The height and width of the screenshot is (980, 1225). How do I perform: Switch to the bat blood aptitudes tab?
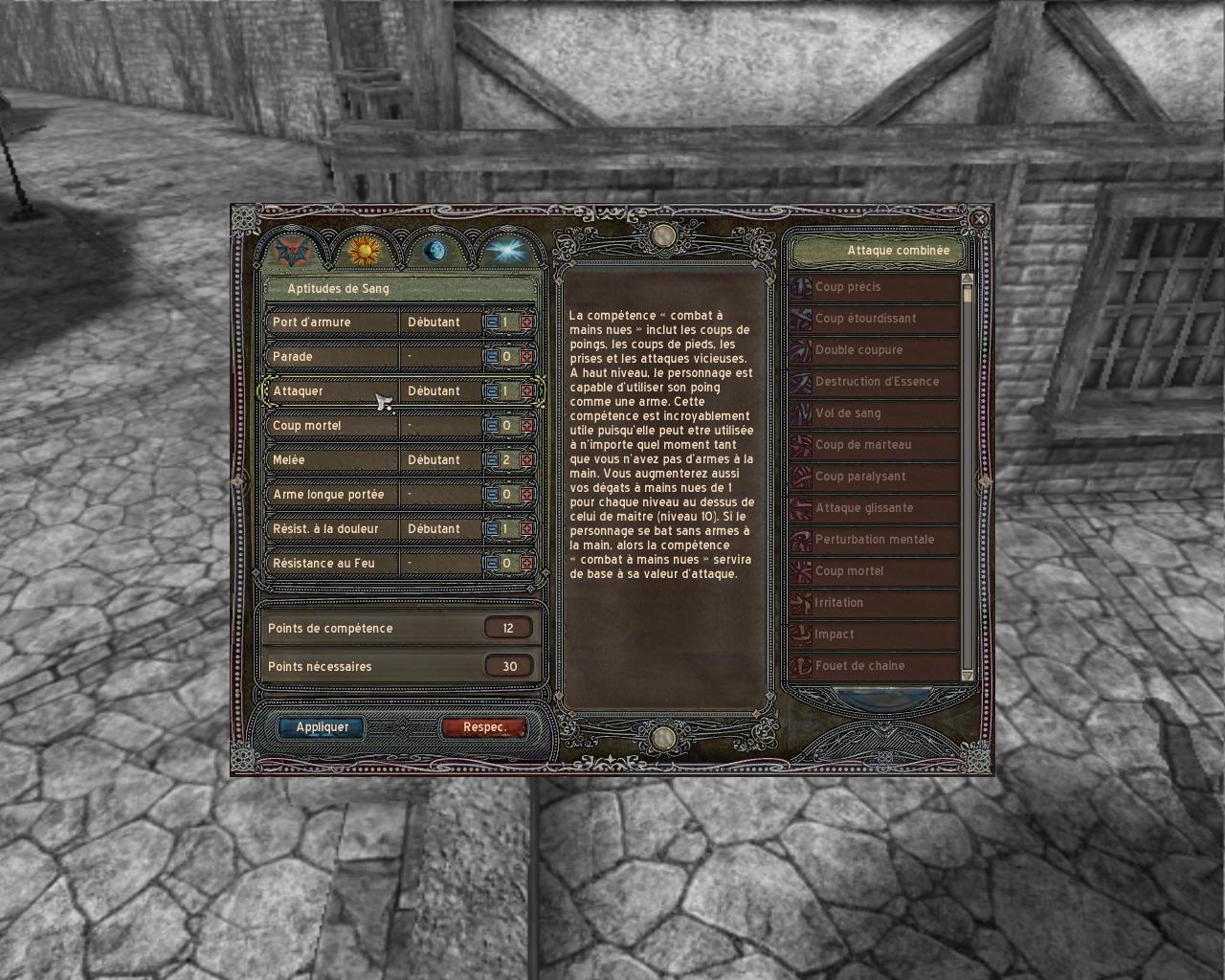click(291, 252)
